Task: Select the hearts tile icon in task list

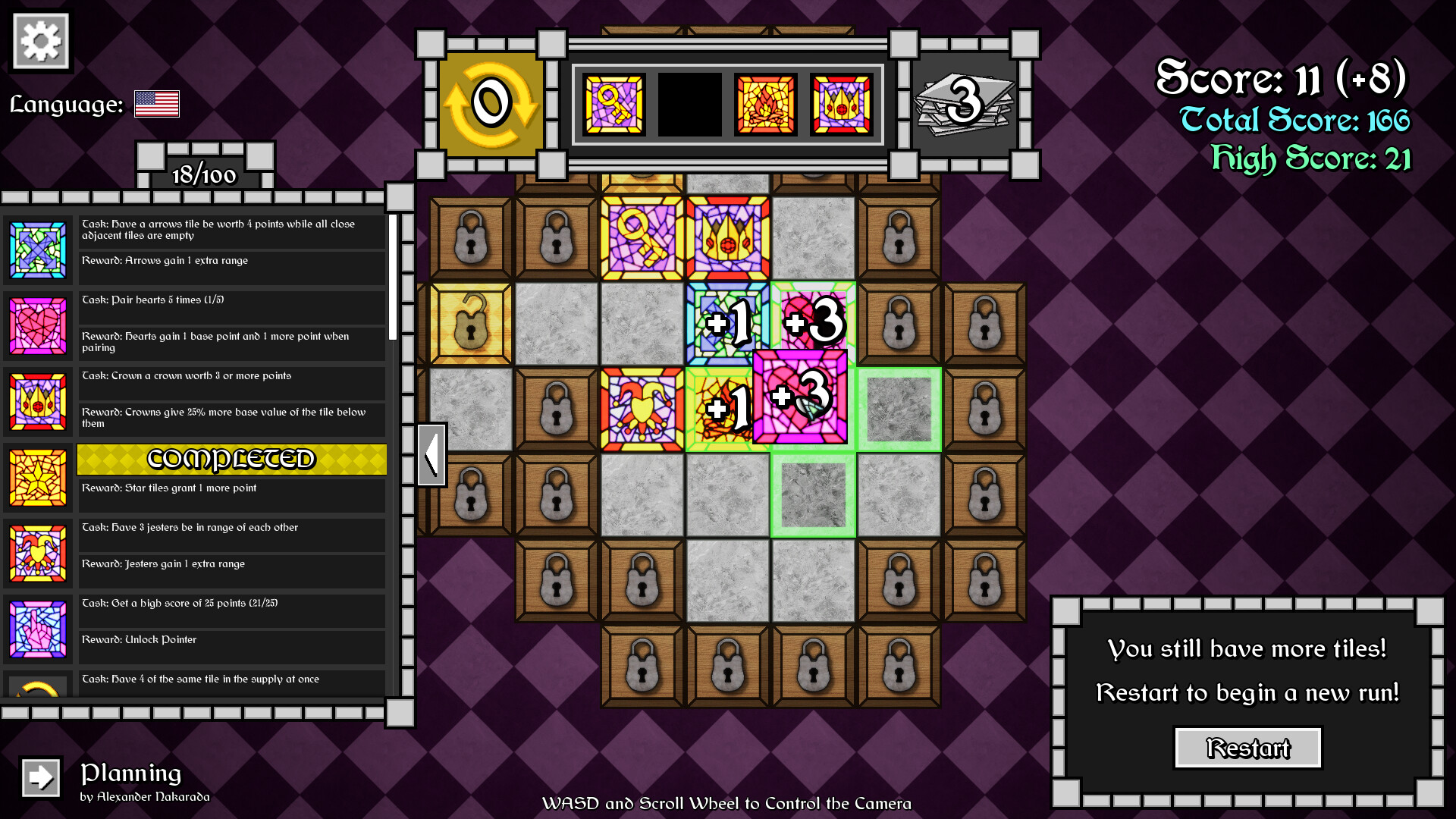Action: click(38, 326)
